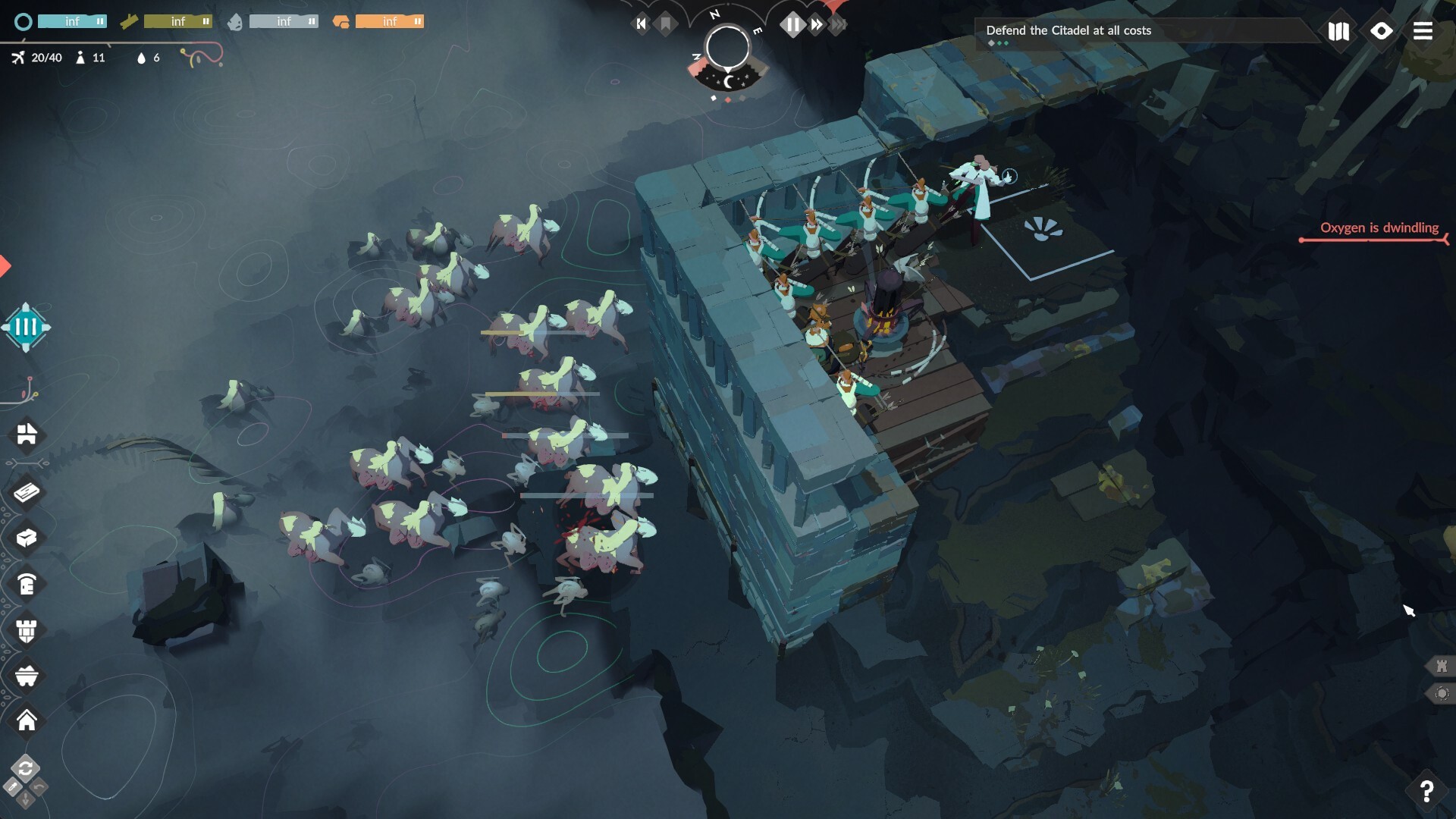This screenshot has width=1456, height=819.
Task: Click the objective banner Defend the Citadel
Action: (x=1068, y=31)
